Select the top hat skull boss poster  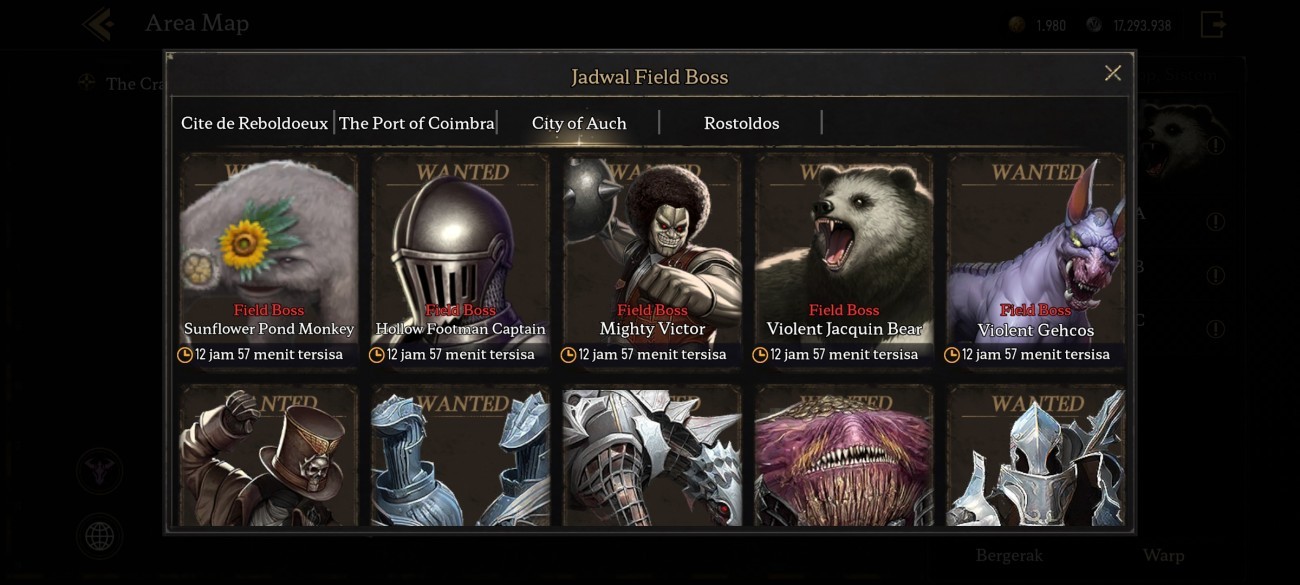[x=269, y=457]
